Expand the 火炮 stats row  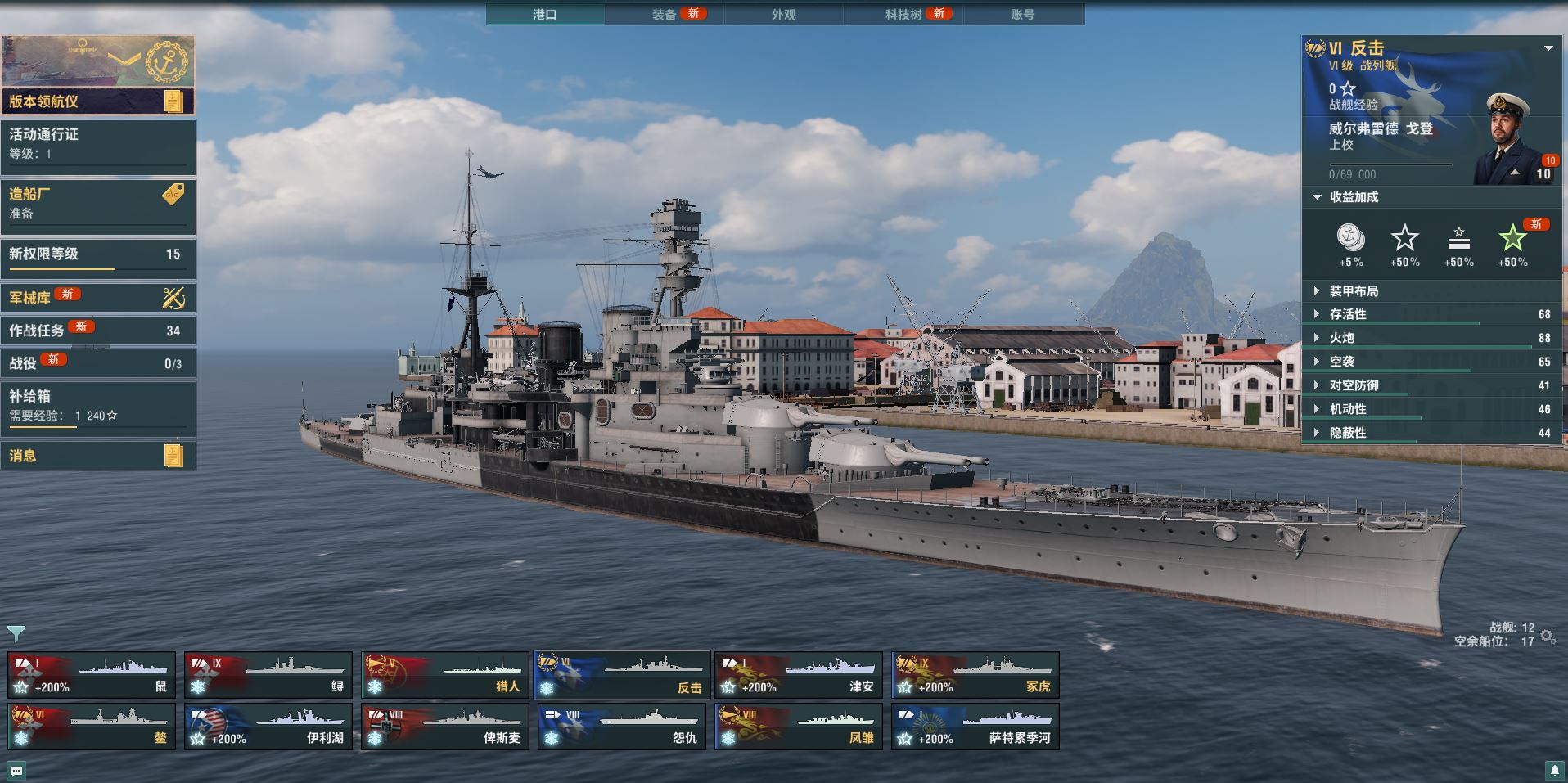1342,338
